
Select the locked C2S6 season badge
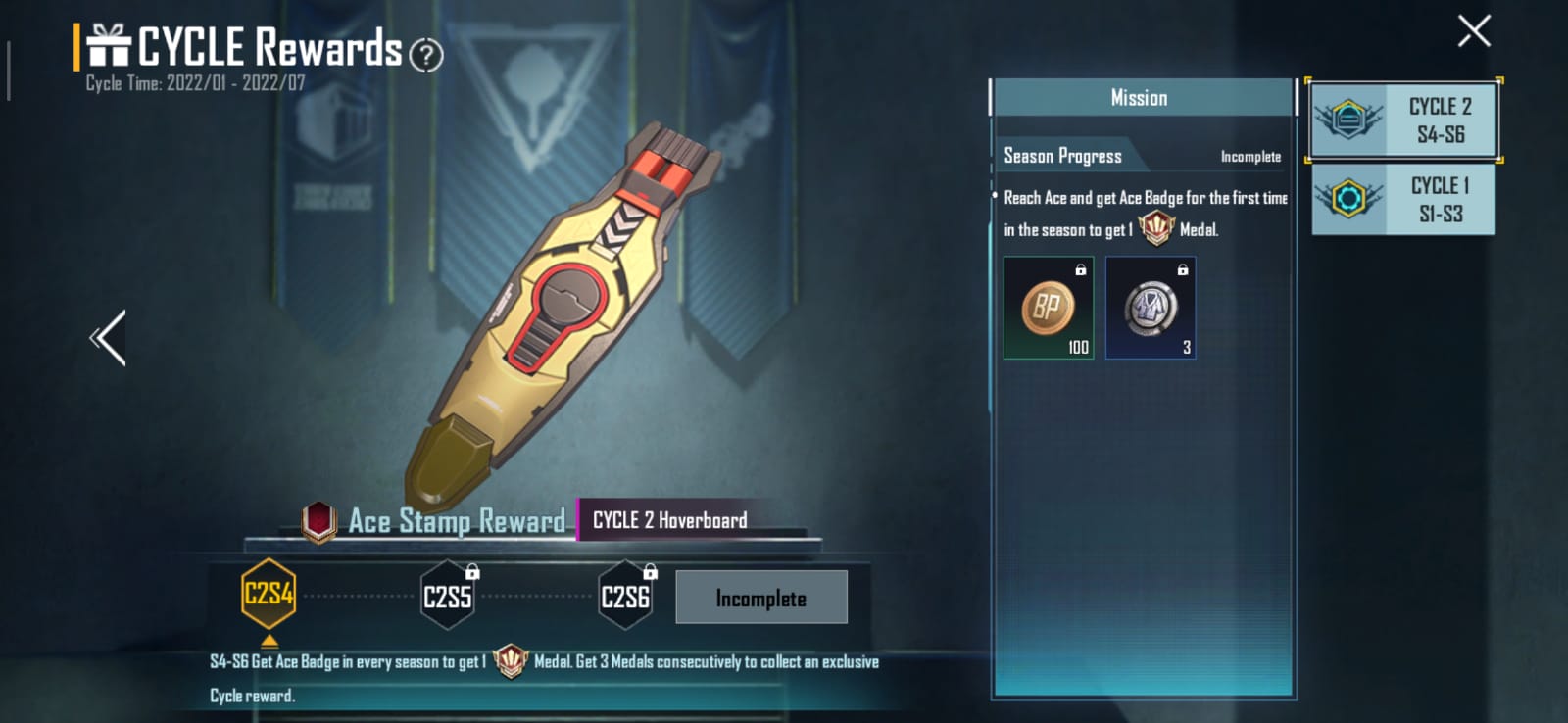[x=625, y=596]
